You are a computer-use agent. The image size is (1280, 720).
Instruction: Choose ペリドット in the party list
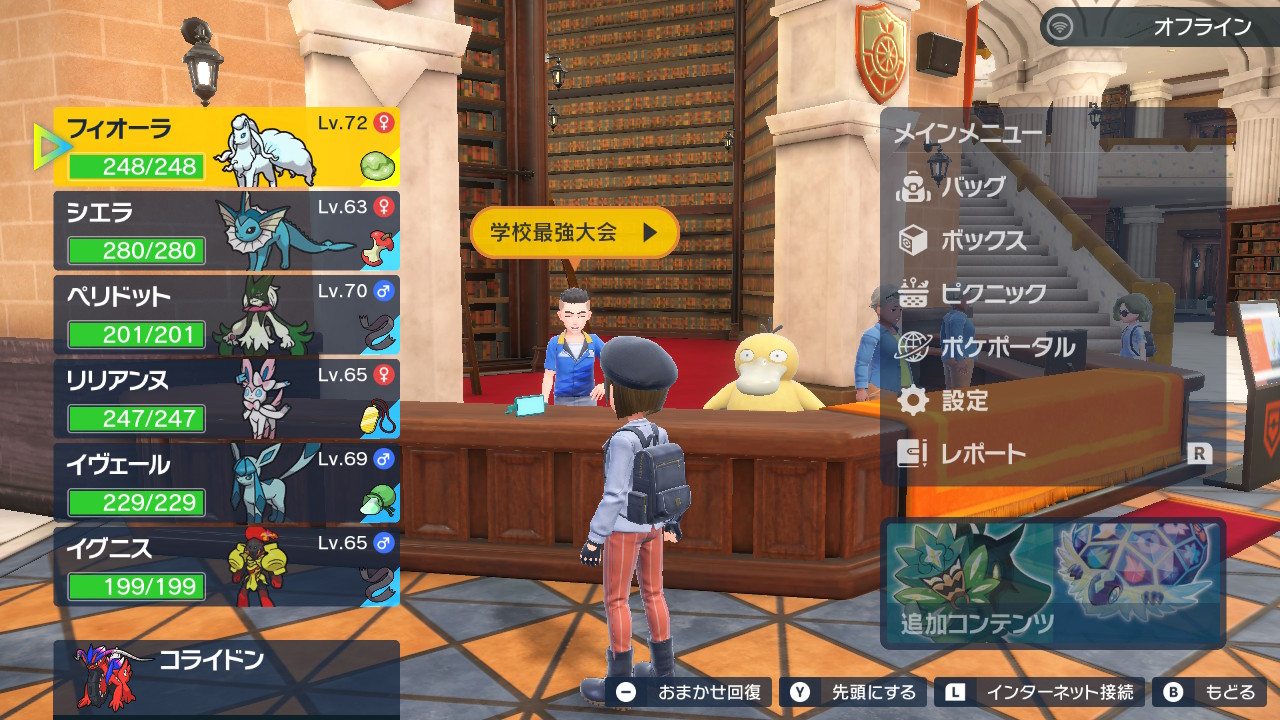[227, 315]
